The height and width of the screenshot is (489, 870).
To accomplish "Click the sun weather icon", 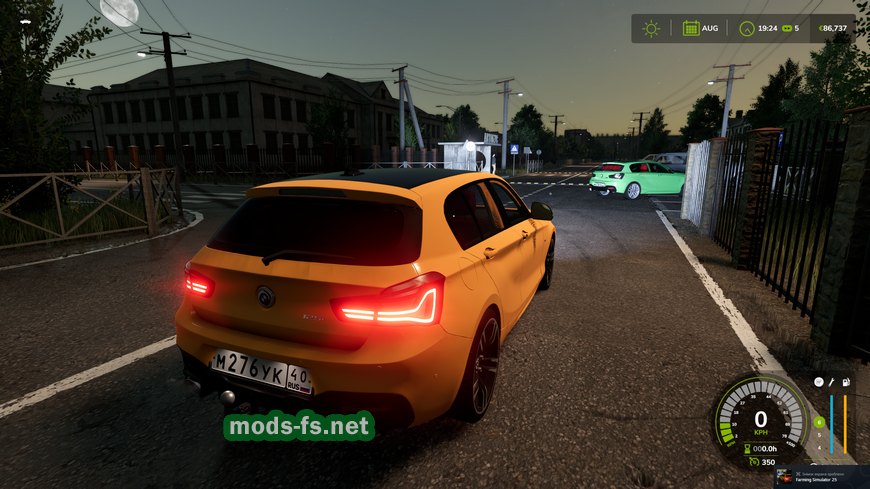I will [x=651, y=28].
